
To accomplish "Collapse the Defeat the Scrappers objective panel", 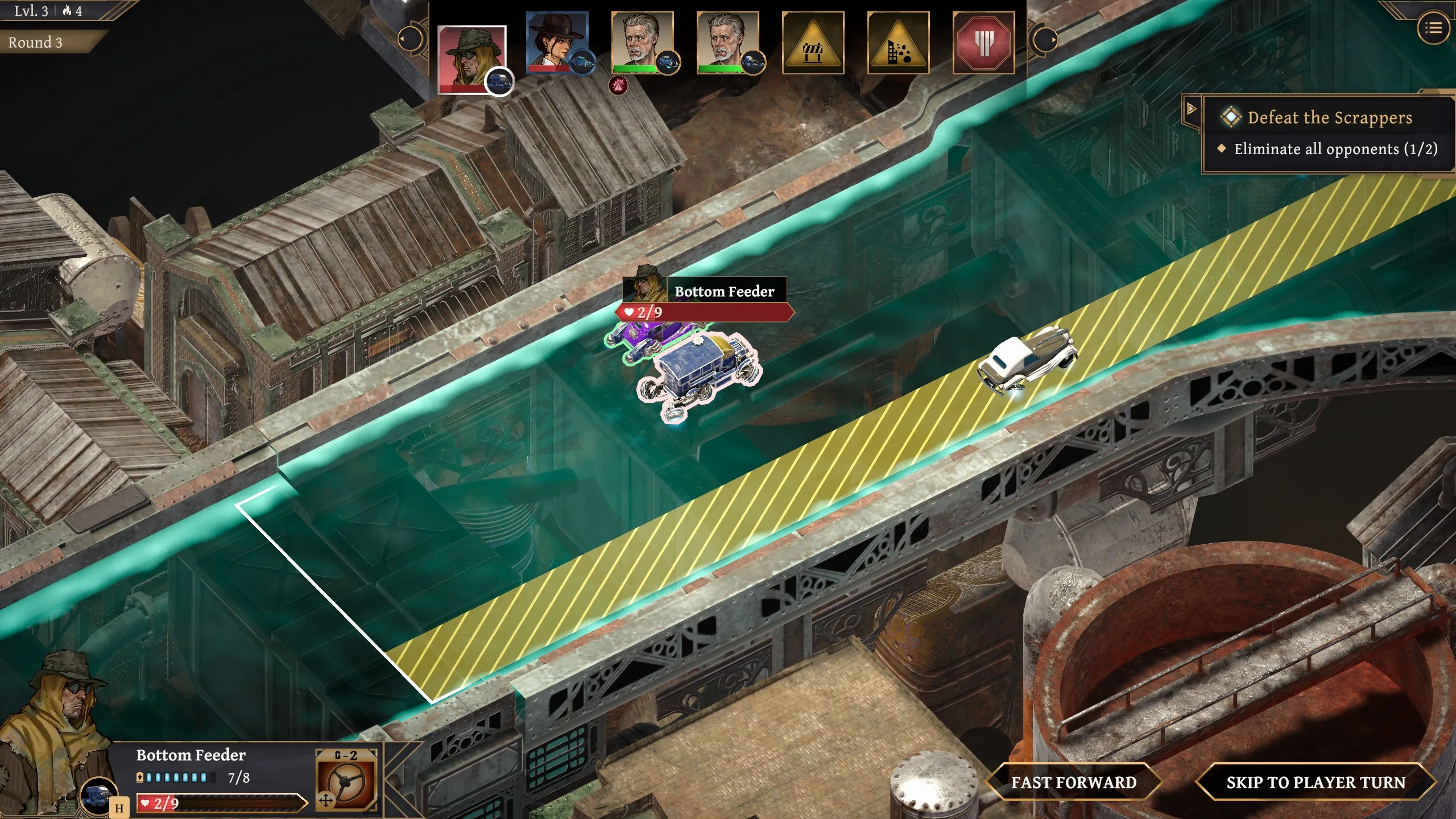I will [1191, 109].
